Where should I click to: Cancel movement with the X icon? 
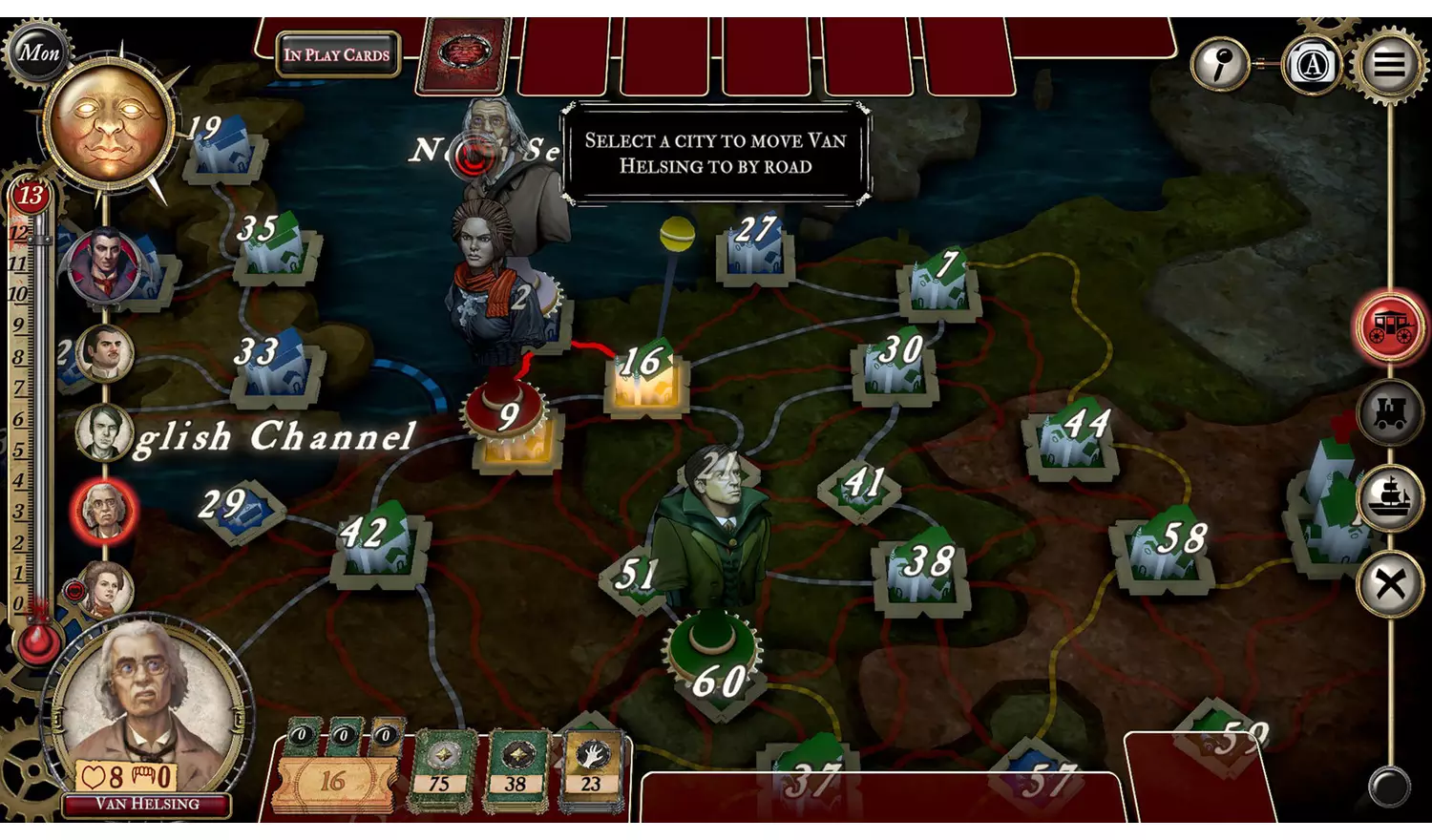[x=1389, y=582]
